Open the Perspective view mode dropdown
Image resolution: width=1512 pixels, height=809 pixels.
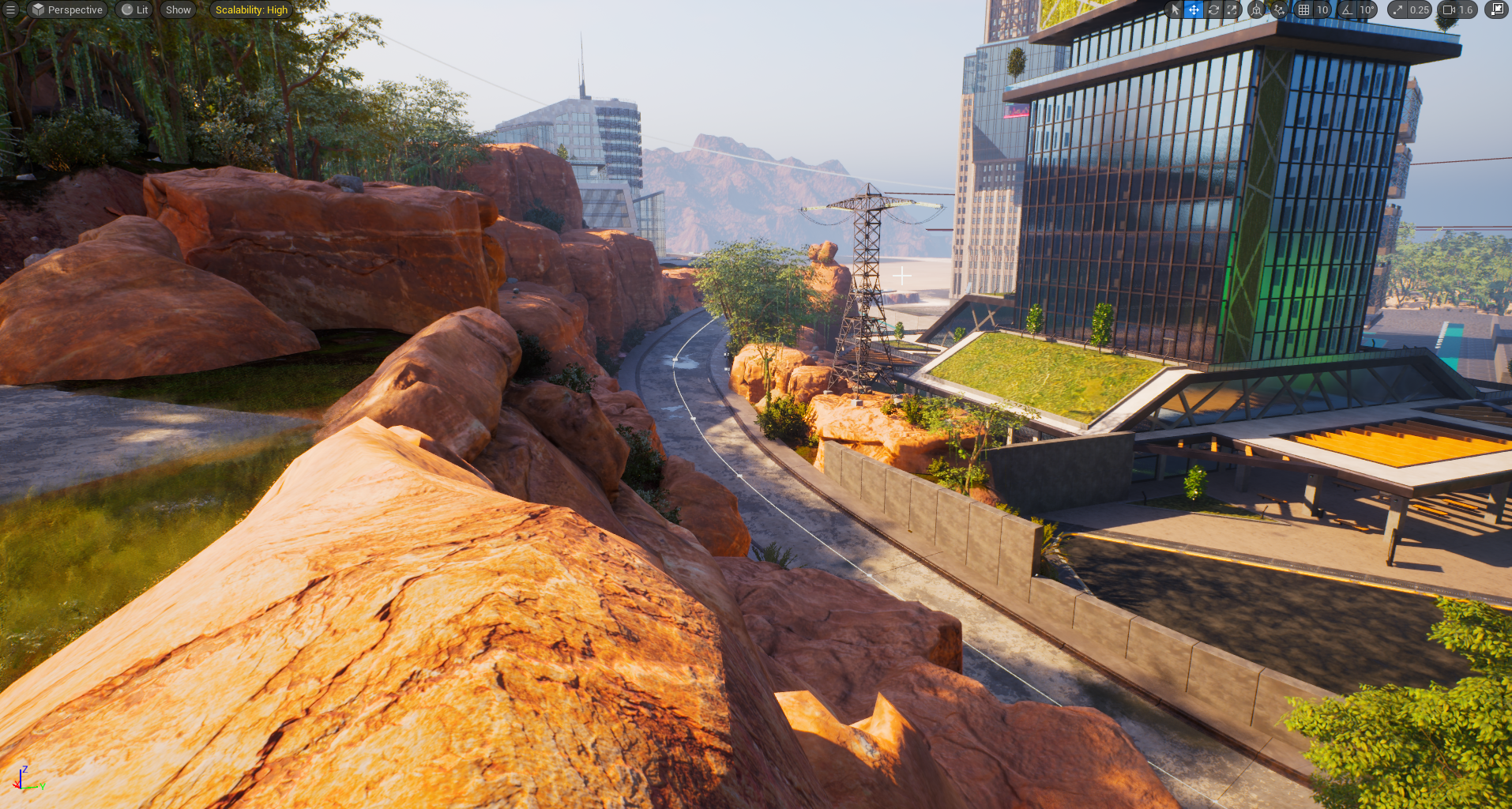point(68,9)
